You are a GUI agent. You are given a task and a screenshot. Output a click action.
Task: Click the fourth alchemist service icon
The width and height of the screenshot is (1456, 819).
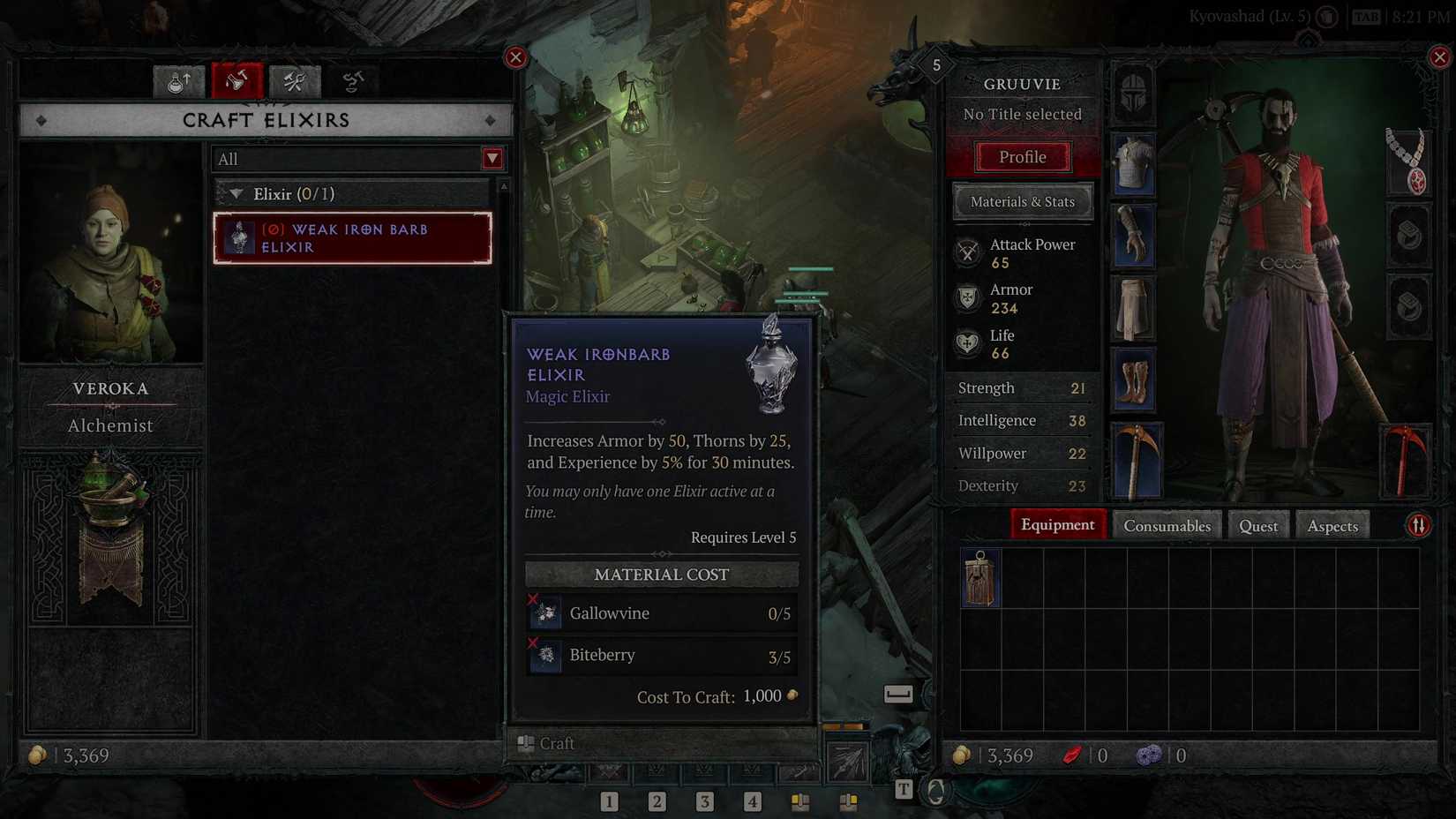click(353, 81)
